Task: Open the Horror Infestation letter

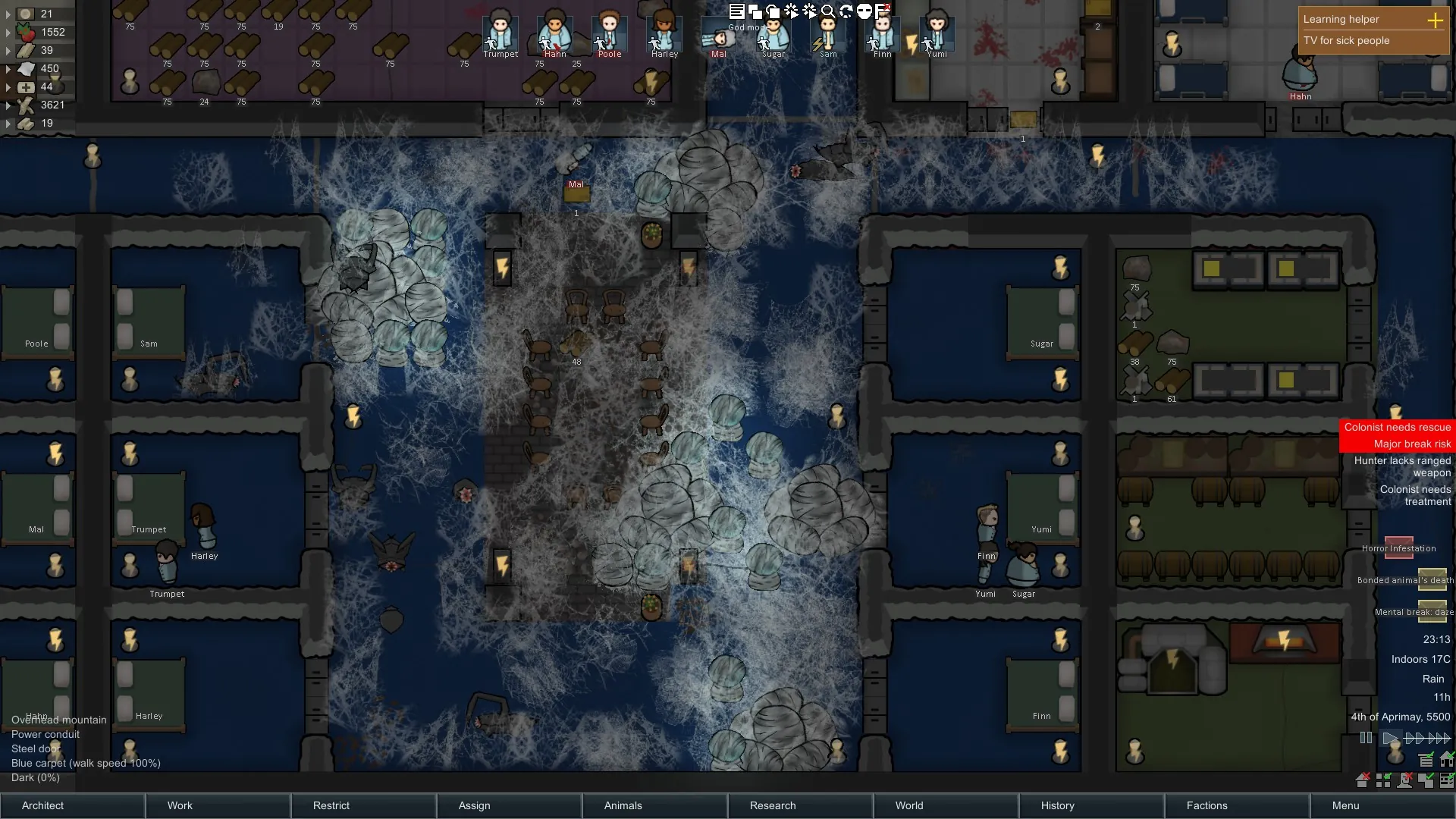Action: tap(1399, 548)
